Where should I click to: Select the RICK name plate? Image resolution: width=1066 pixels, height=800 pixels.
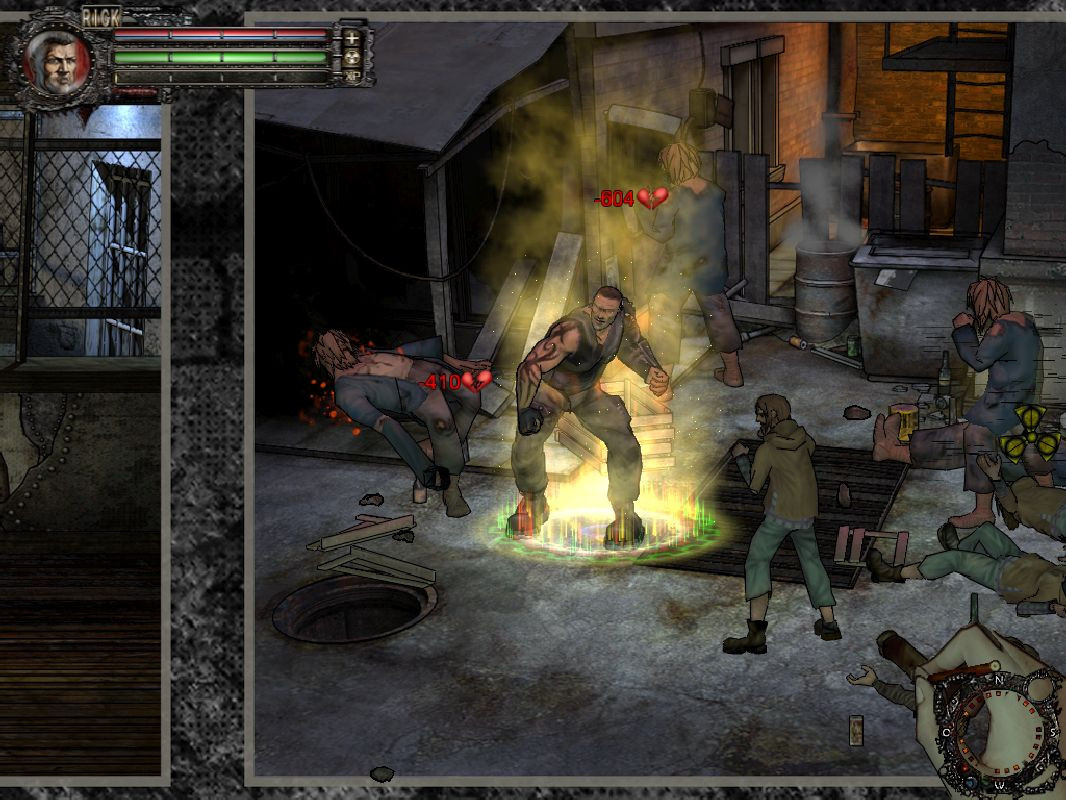[100, 17]
